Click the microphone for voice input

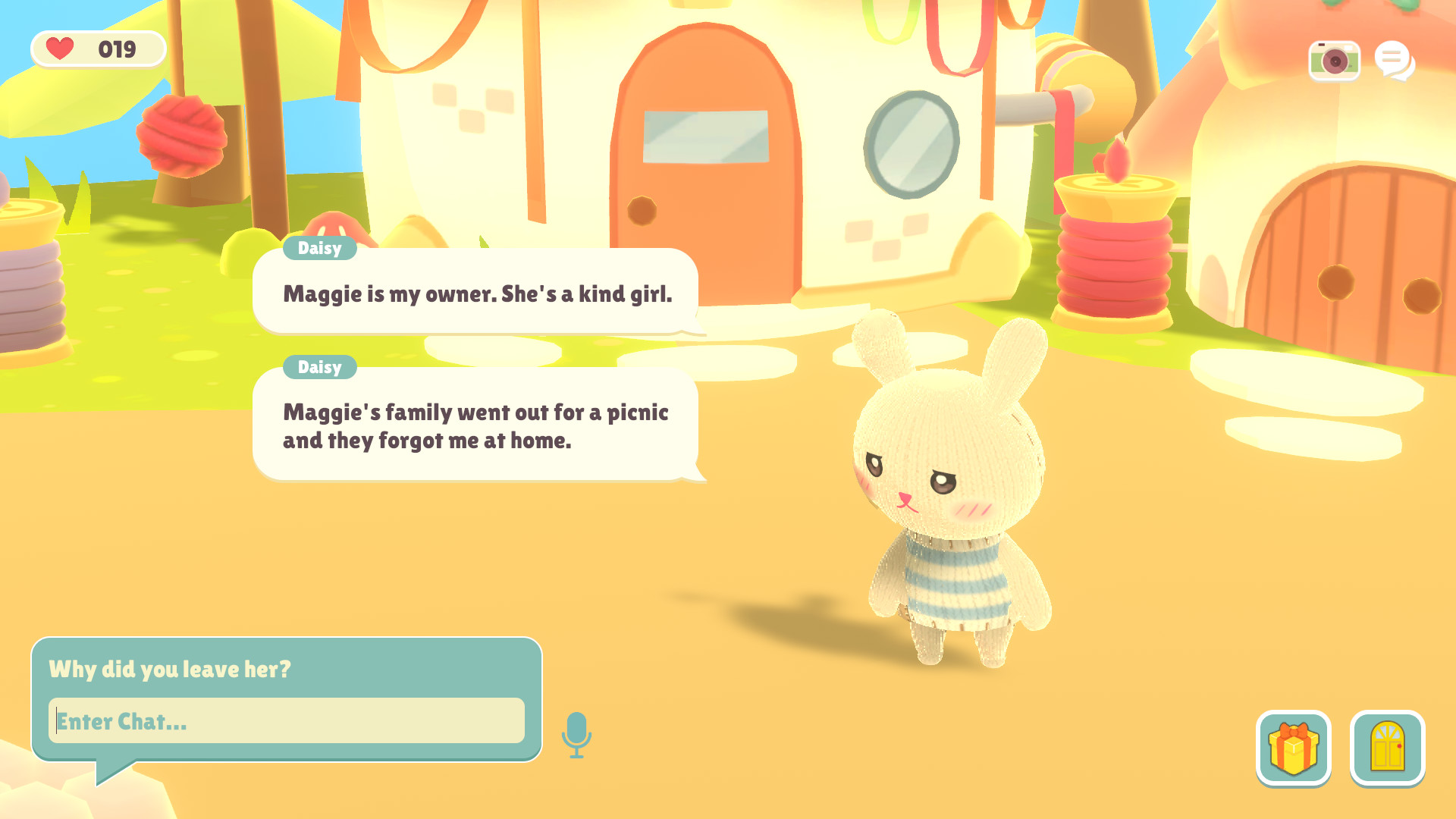click(576, 733)
